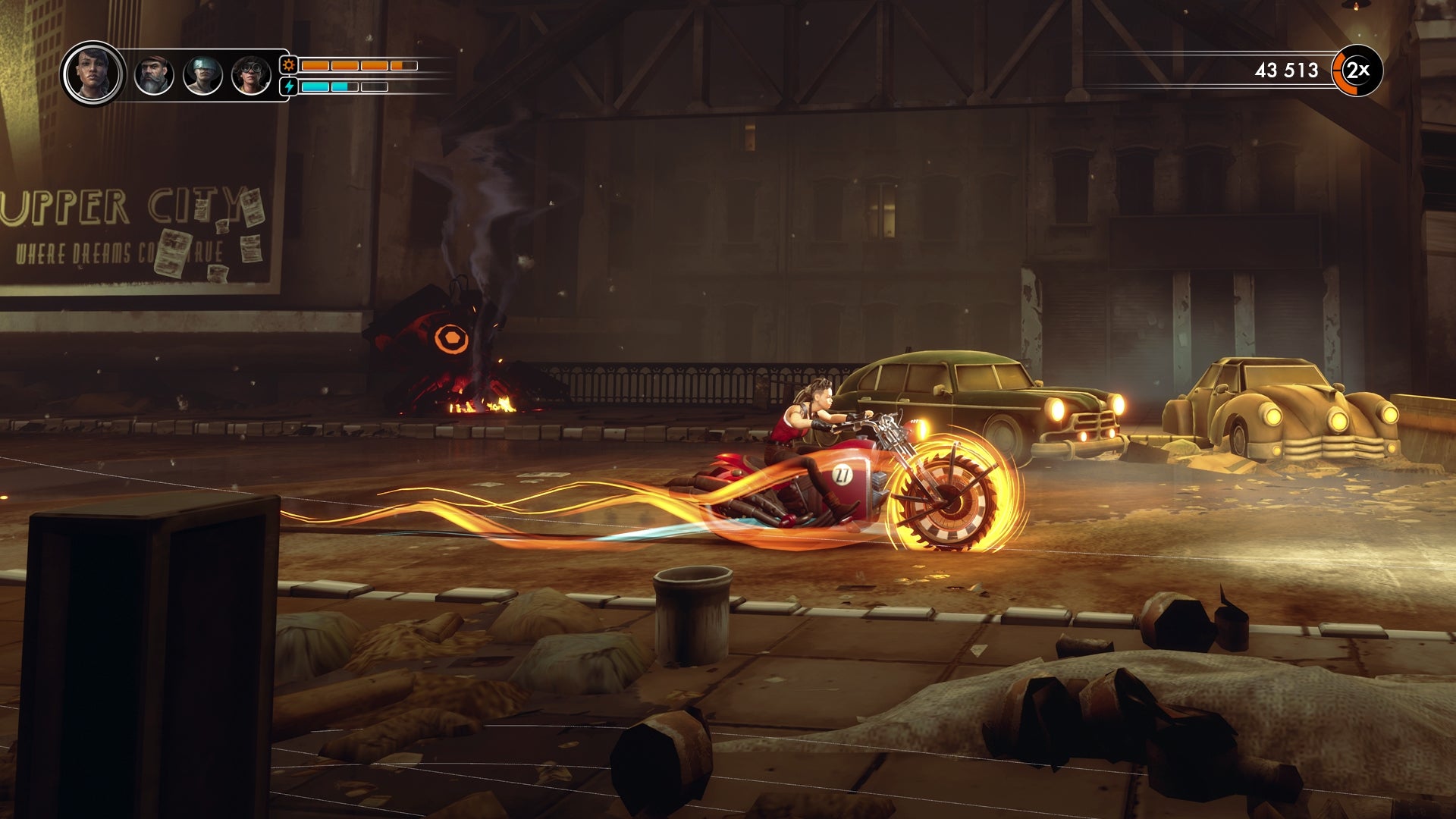
Task: Click the orange gear health icon
Action: pyautogui.click(x=289, y=65)
